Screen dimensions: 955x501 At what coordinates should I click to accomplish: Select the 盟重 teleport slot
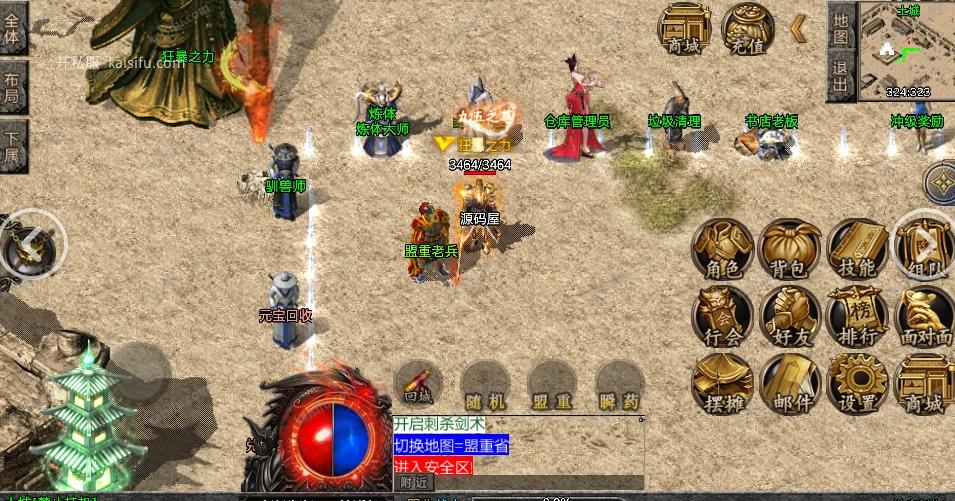552,385
